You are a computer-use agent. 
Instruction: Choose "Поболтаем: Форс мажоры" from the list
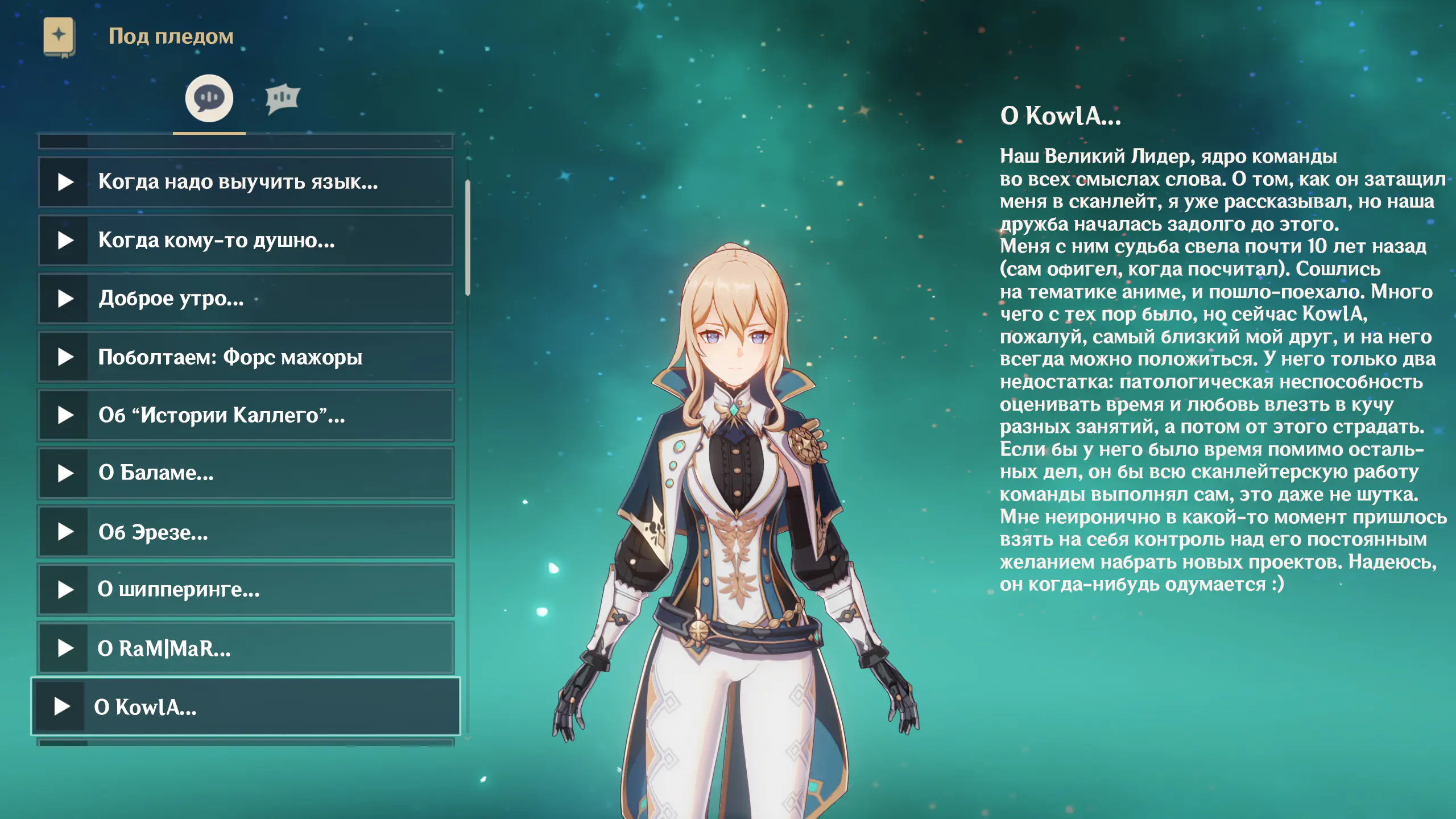click(246, 357)
